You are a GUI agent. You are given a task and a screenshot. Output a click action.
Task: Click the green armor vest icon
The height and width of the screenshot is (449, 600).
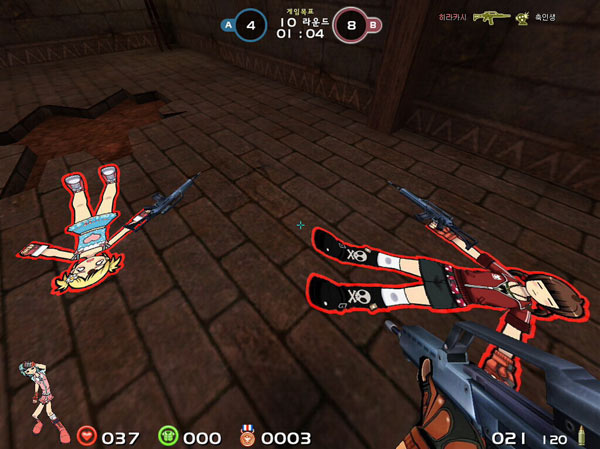coord(167,436)
